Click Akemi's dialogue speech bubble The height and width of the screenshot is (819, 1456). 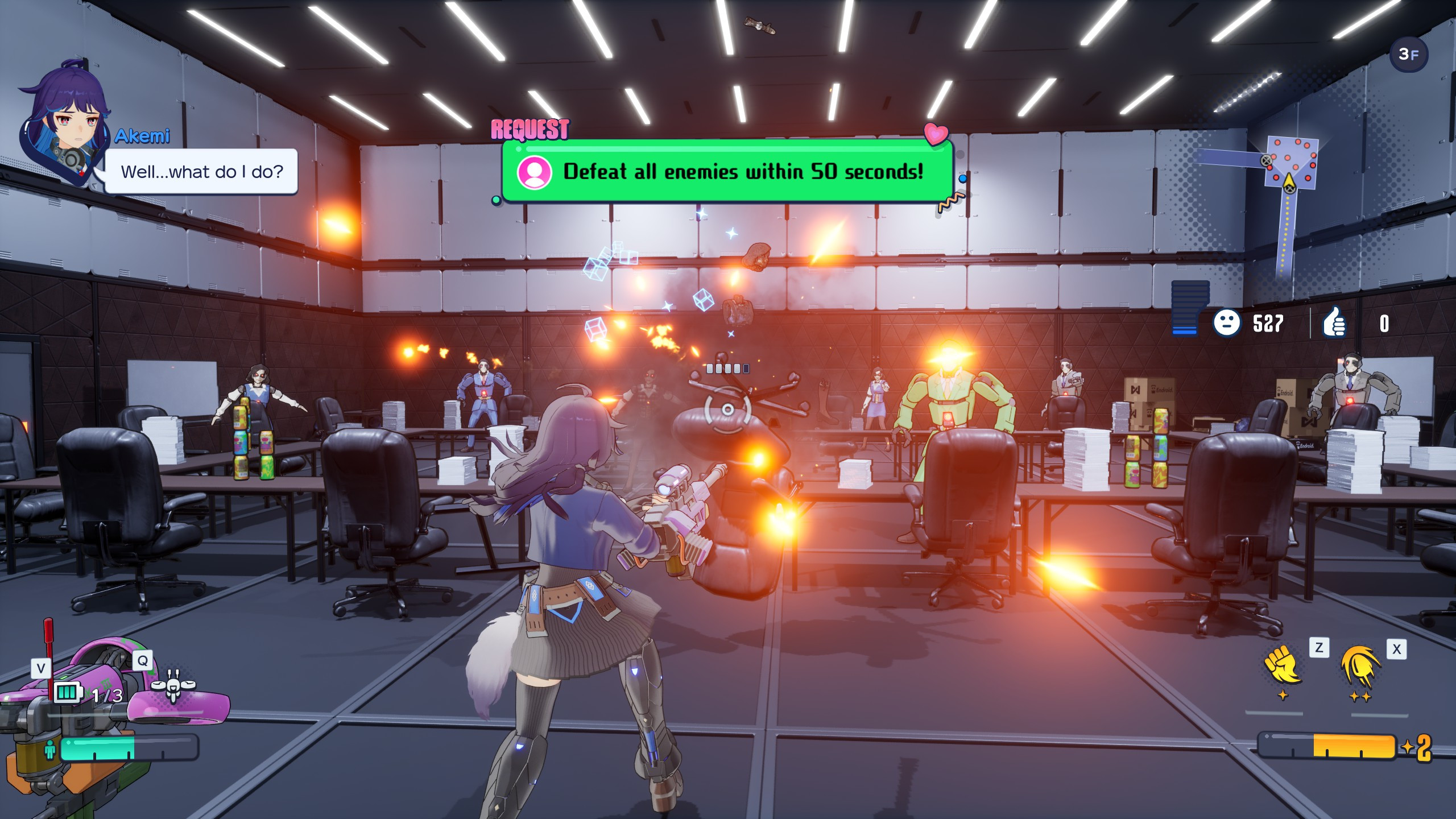pos(201,172)
